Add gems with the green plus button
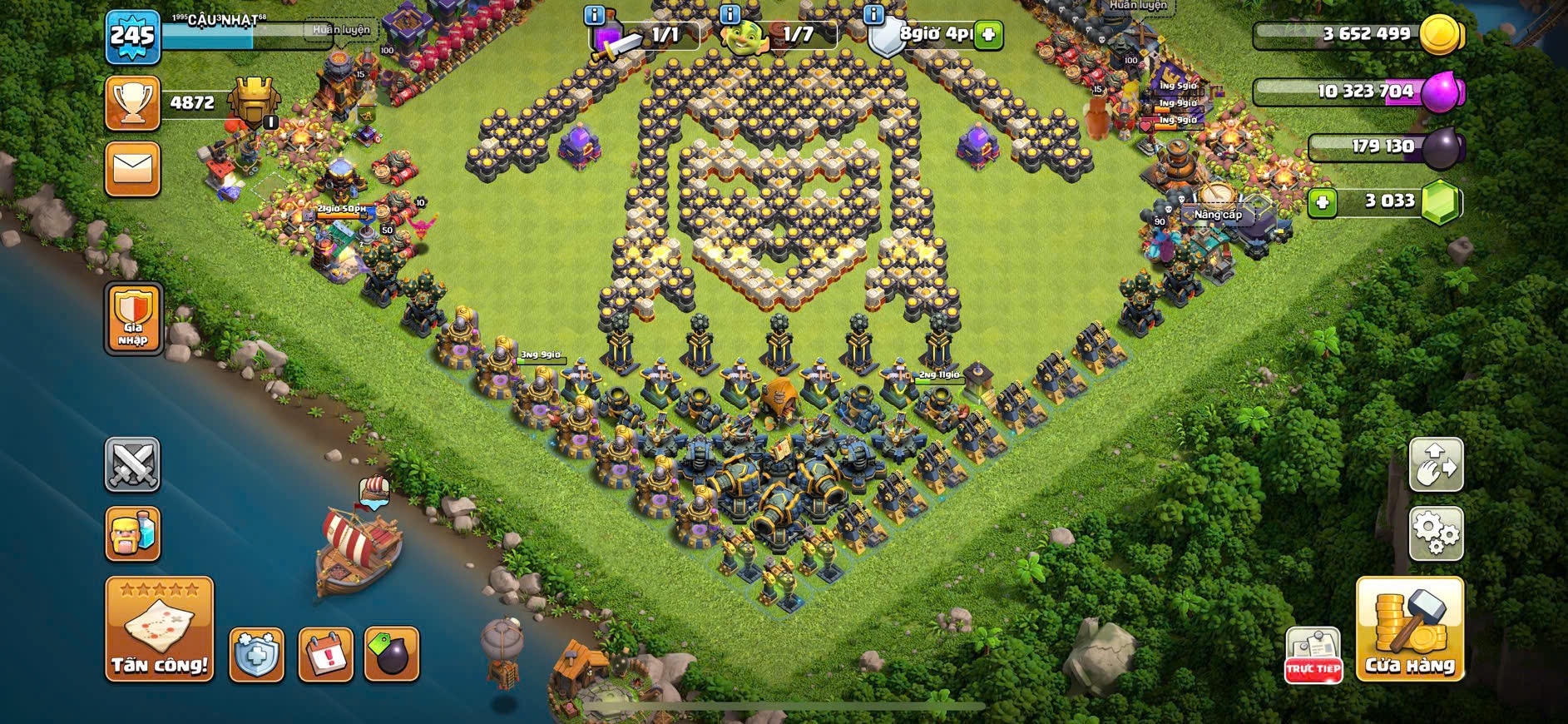This screenshot has width=1568, height=724. [1322, 202]
